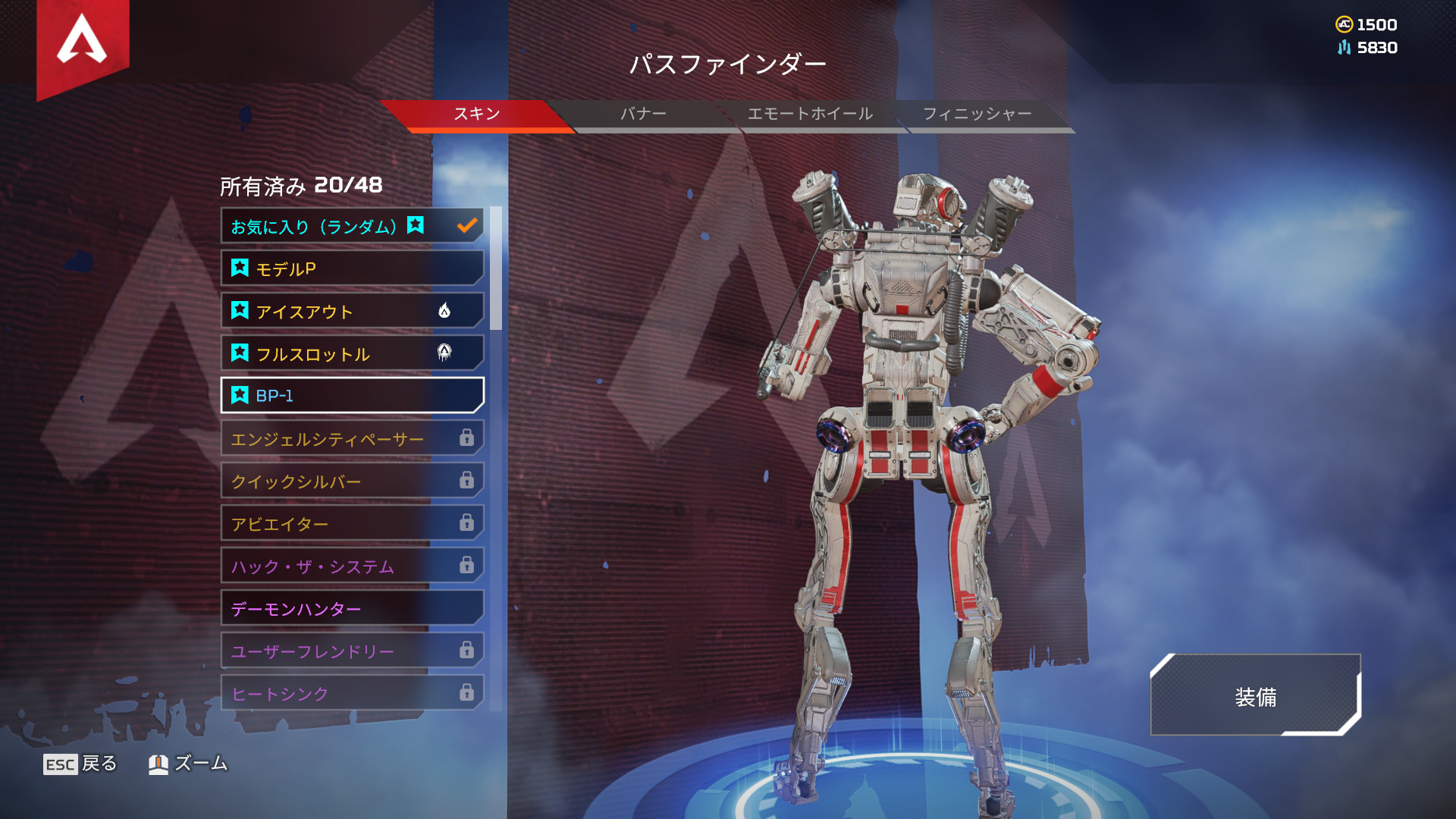Image resolution: width=1456 pixels, height=819 pixels.
Task: Toggle favorite star on モデルP
Action: [x=240, y=268]
